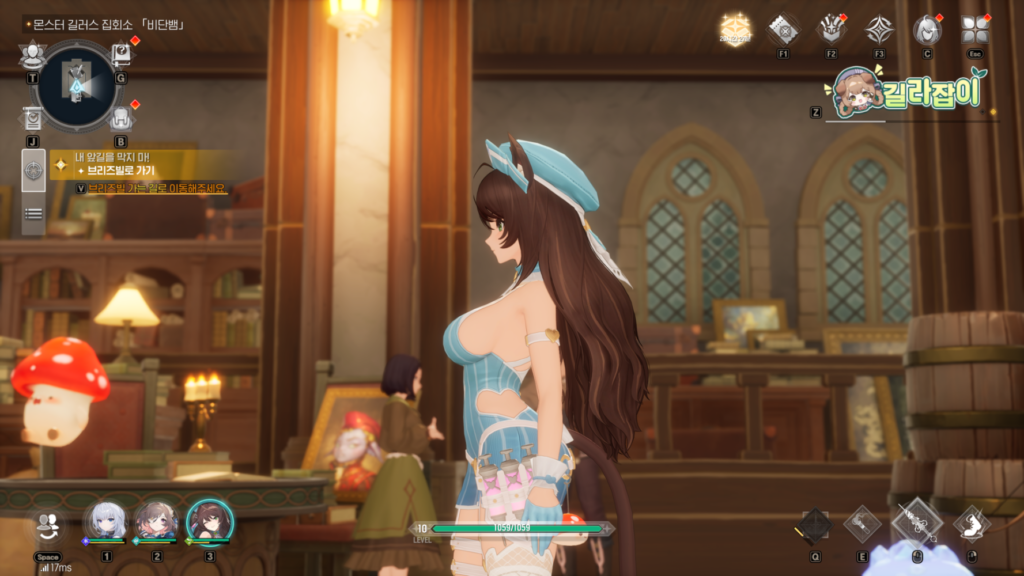Open the question-mark guide book icon

pyautogui.click(x=121, y=55)
